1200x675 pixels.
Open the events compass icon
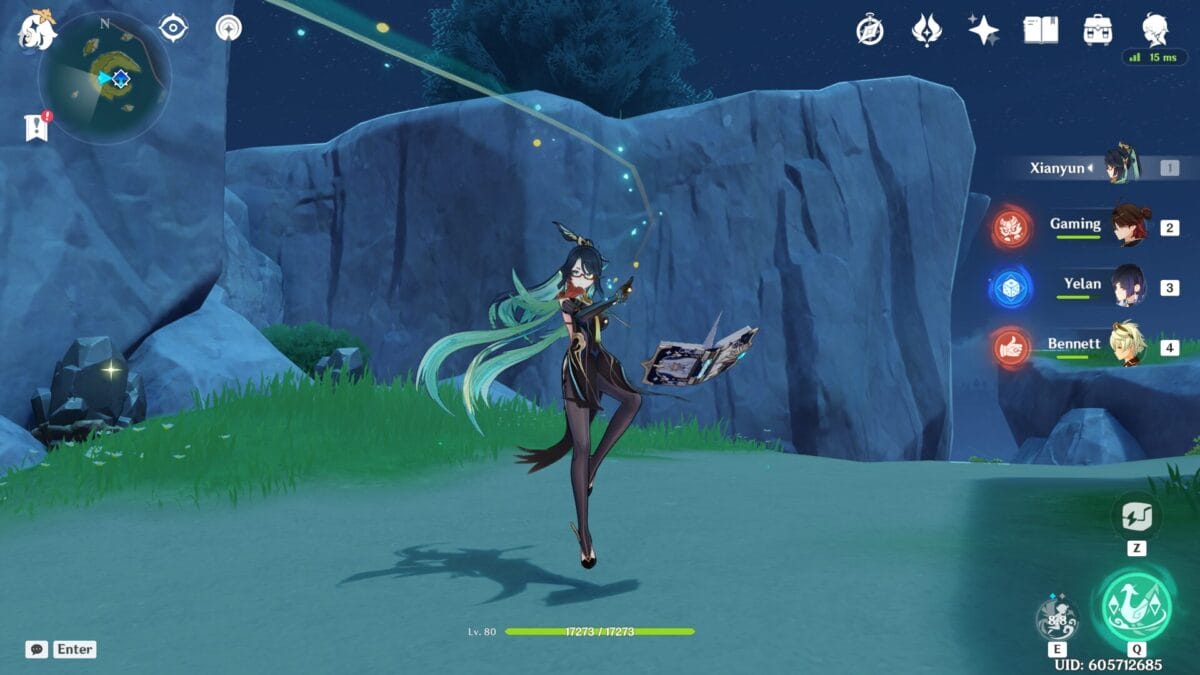pyautogui.click(x=870, y=30)
